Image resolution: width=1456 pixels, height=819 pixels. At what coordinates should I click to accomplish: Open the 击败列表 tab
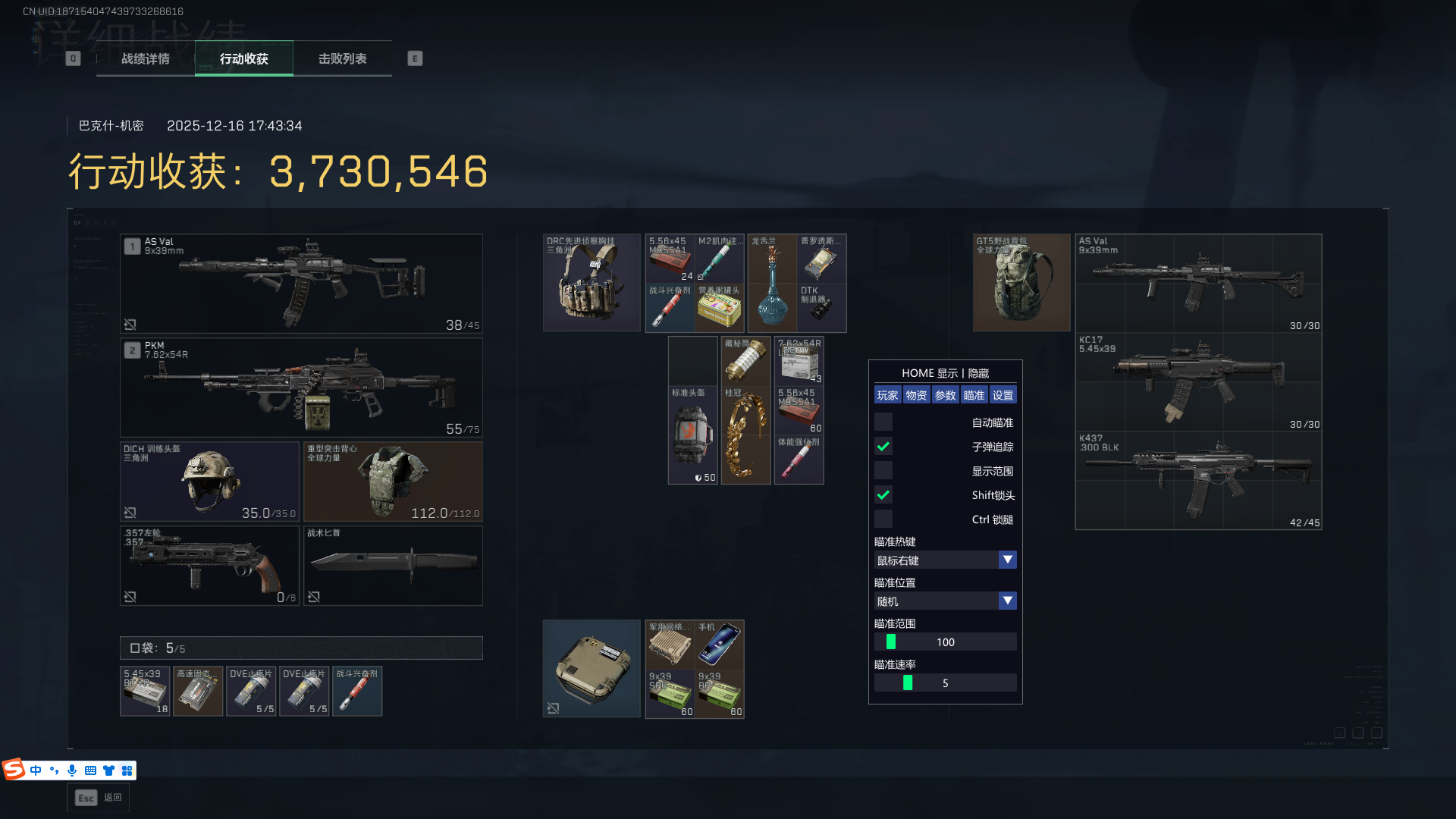(x=343, y=58)
